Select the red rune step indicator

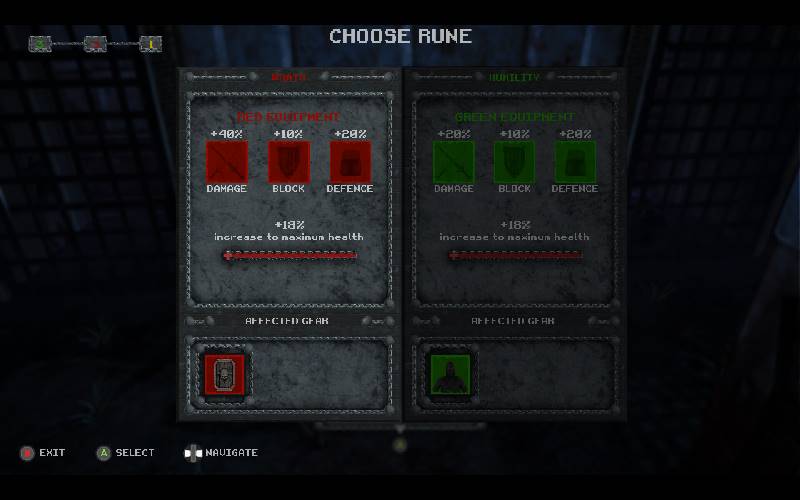[x=95, y=43]
